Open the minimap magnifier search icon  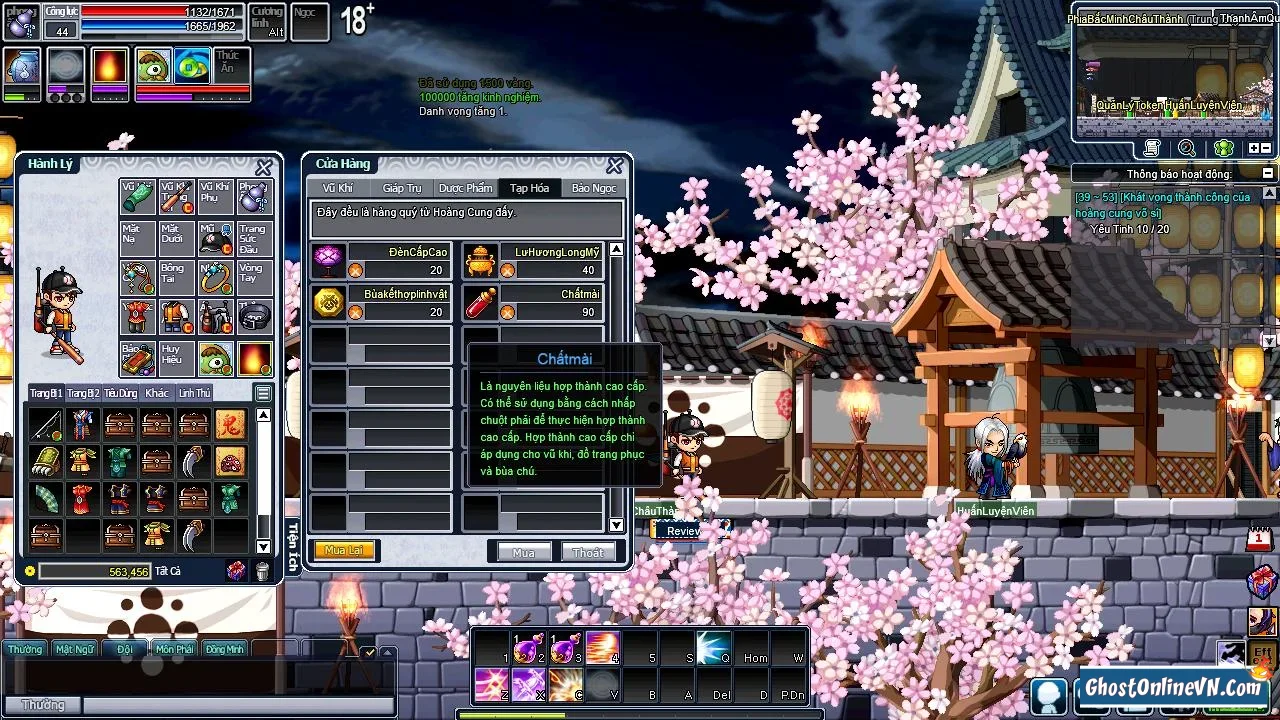coord(1187,148)
